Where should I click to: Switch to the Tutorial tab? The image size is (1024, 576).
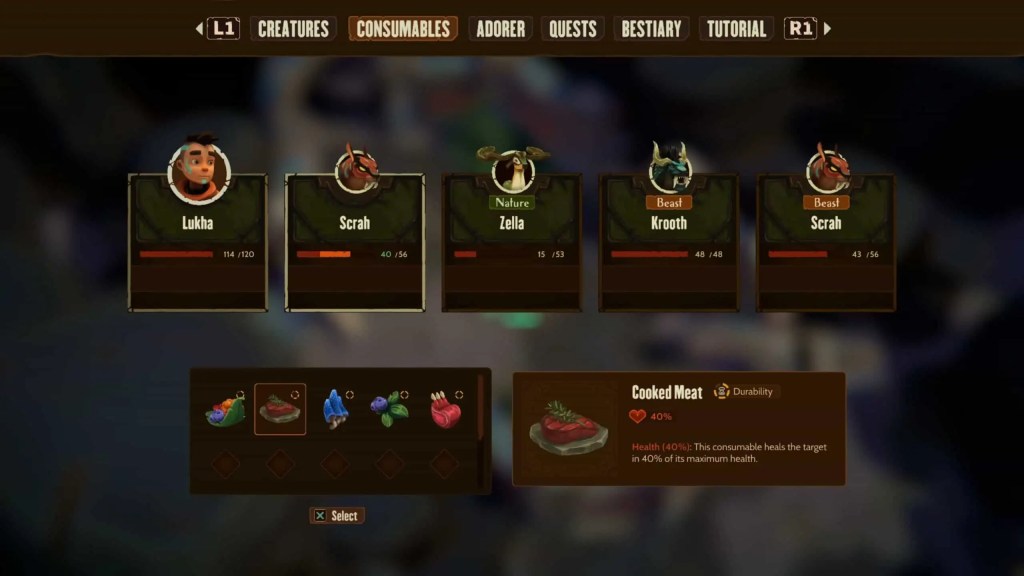tap(736, 29)
